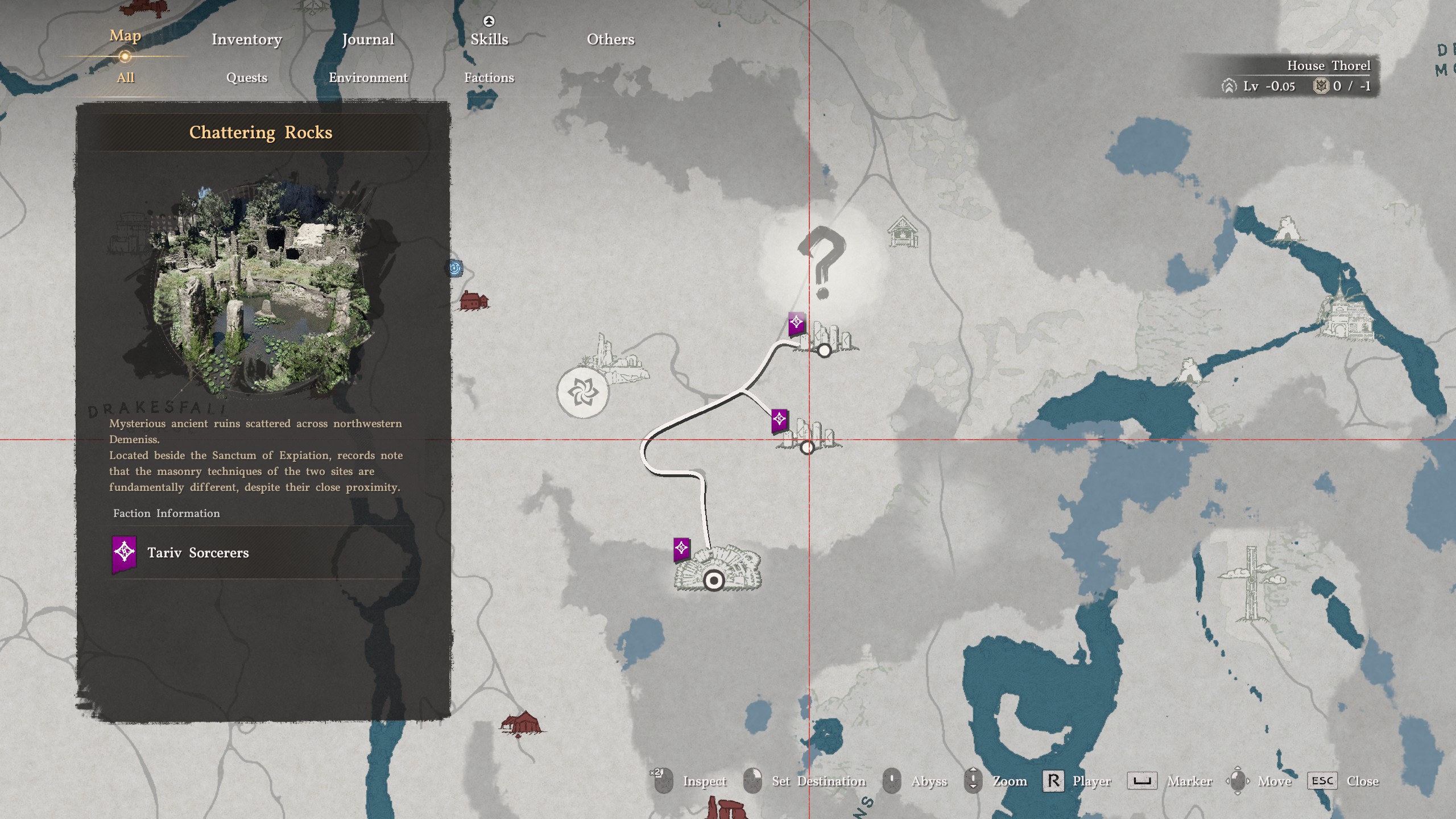
Task: Click the temple landmark on the river
Action: [1348, 315]
